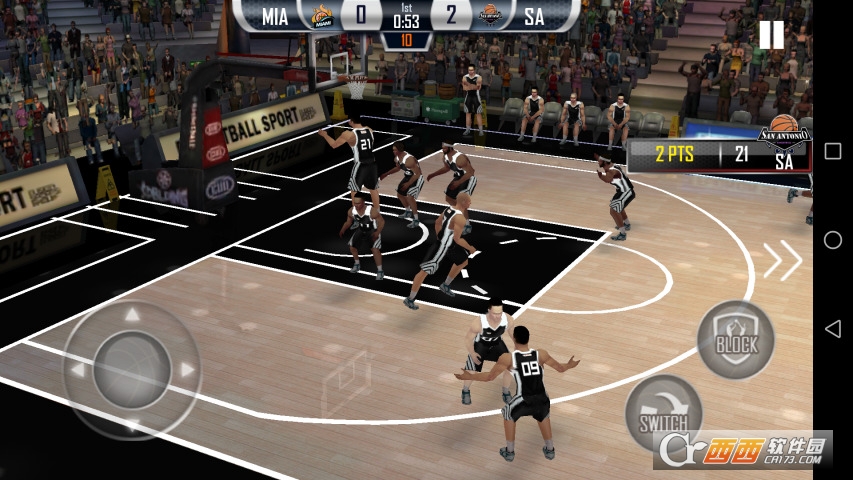Open Android recent apps square button

[x=832, y=151]
